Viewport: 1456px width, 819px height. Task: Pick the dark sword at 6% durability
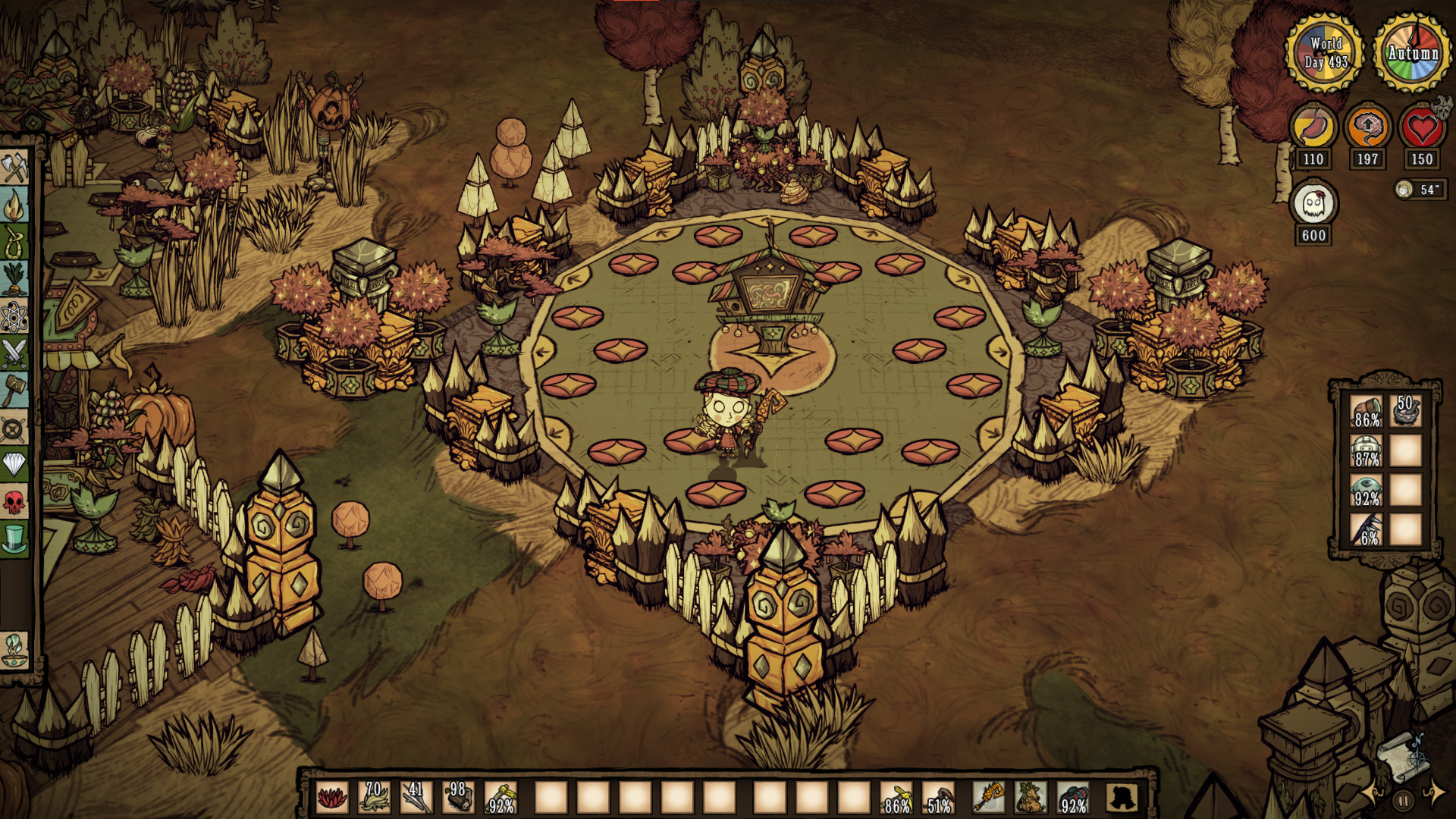pos(1367,529)
